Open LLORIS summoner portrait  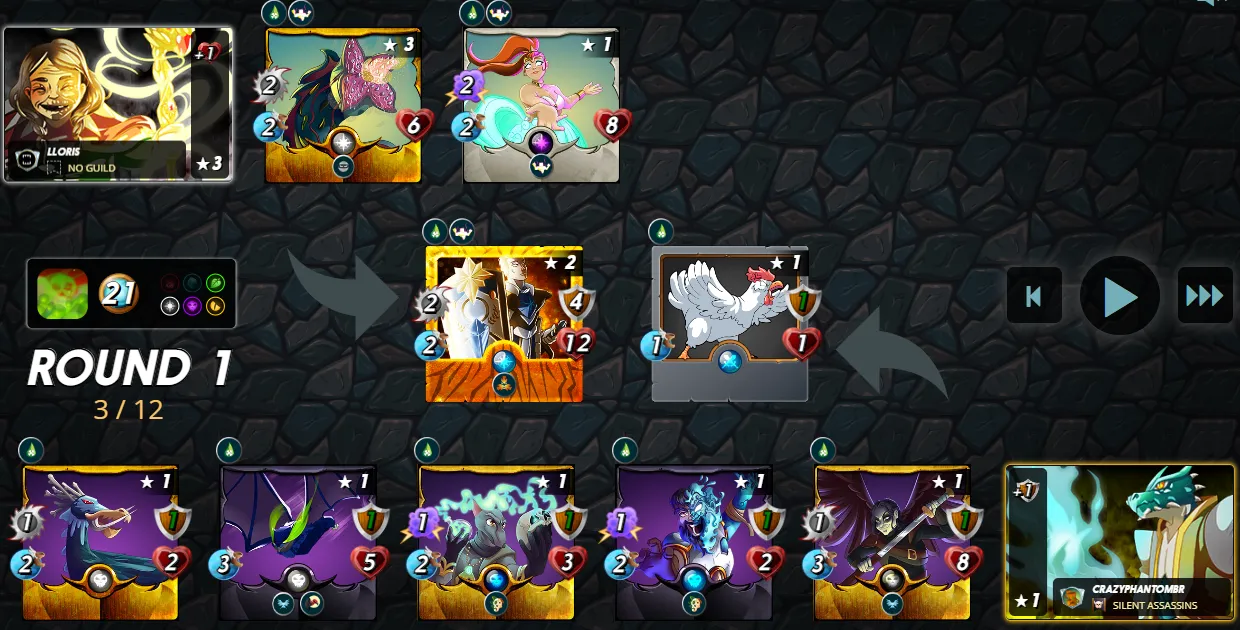point(118,104)
